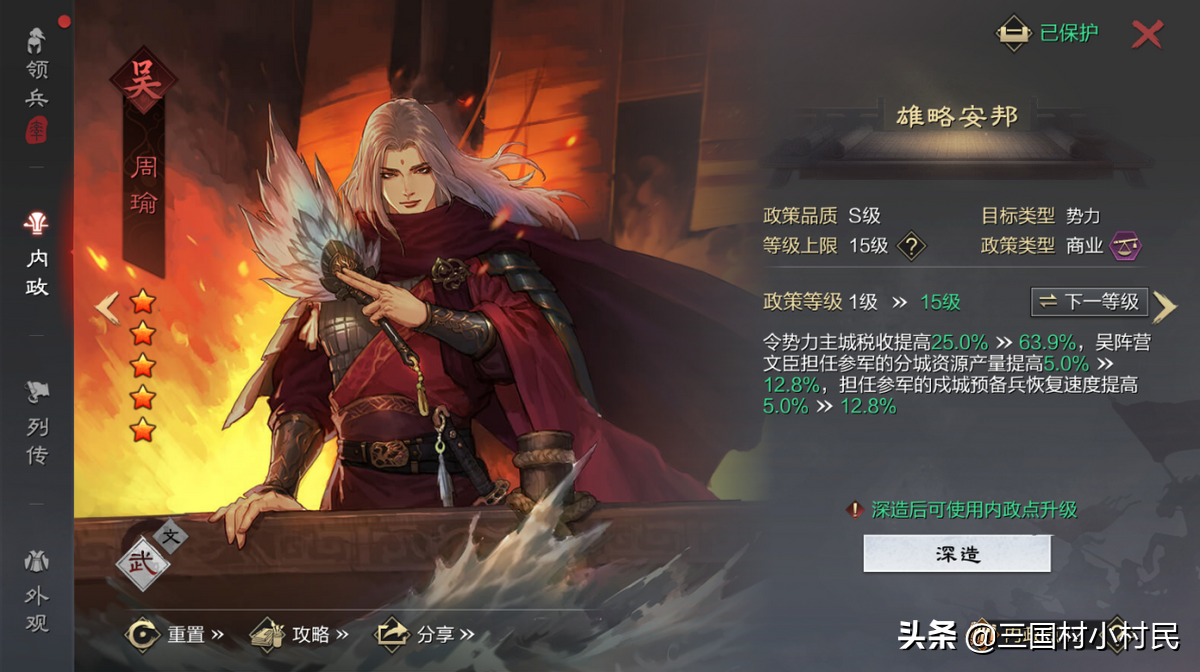This screenshot has height=672, width=1200.
Task: Open the 攻略 strategy guide
Action: coord(299,634)
